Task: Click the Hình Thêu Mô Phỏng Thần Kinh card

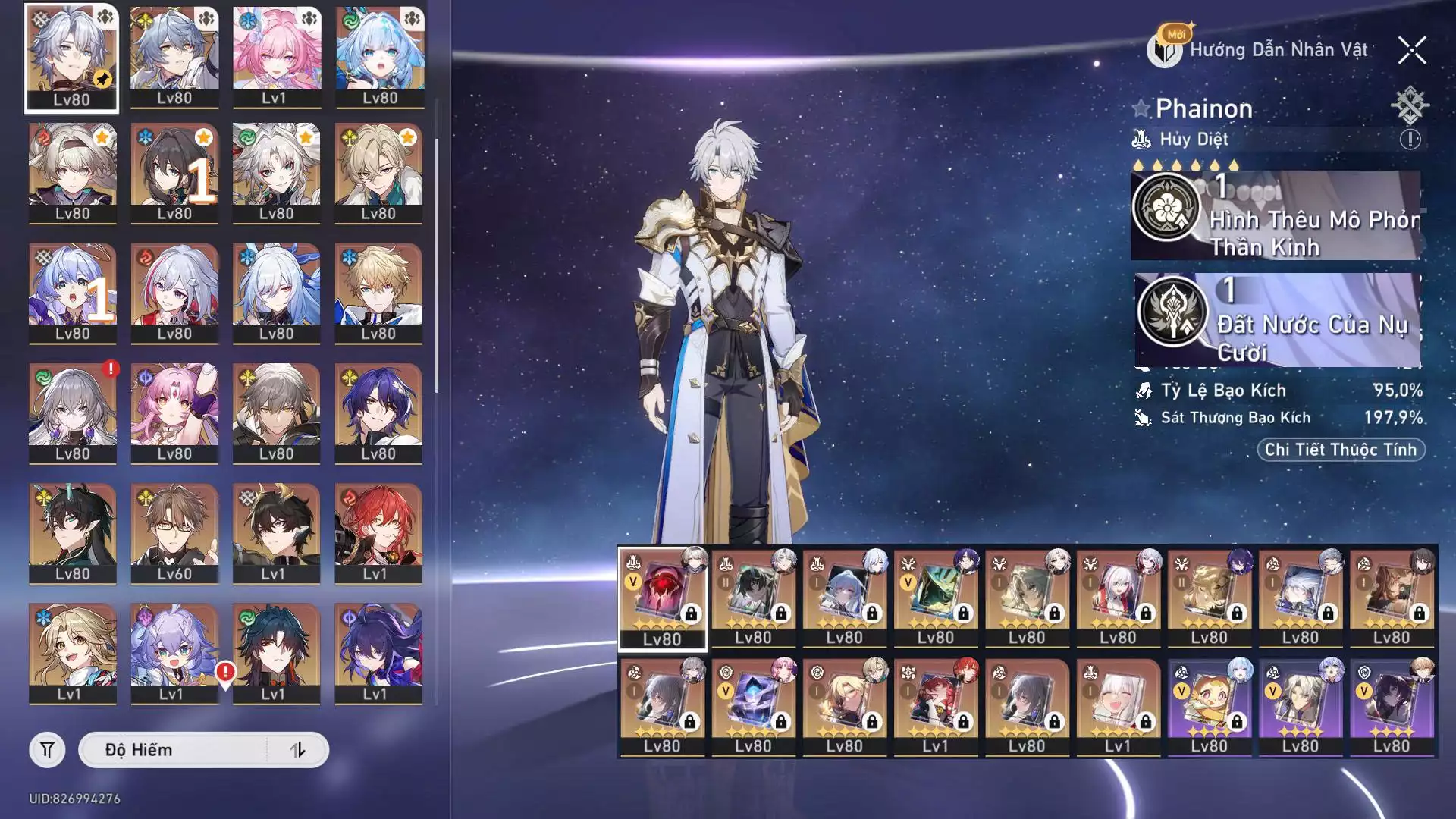Action: pos(1276,216)
